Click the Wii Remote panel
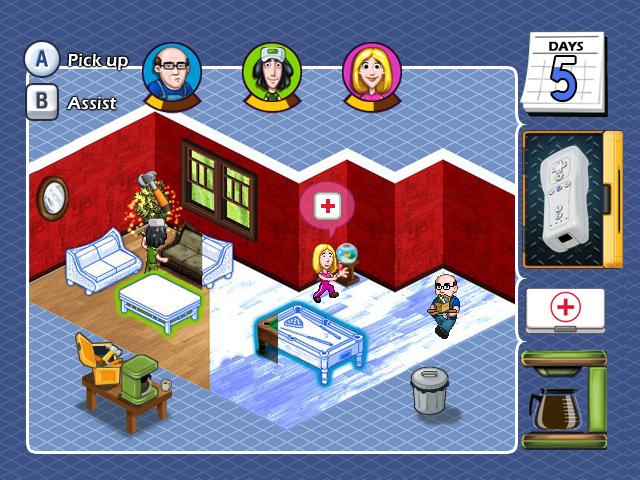The width and height of the screenshot is (640, 480). click(x=564, y=200)
